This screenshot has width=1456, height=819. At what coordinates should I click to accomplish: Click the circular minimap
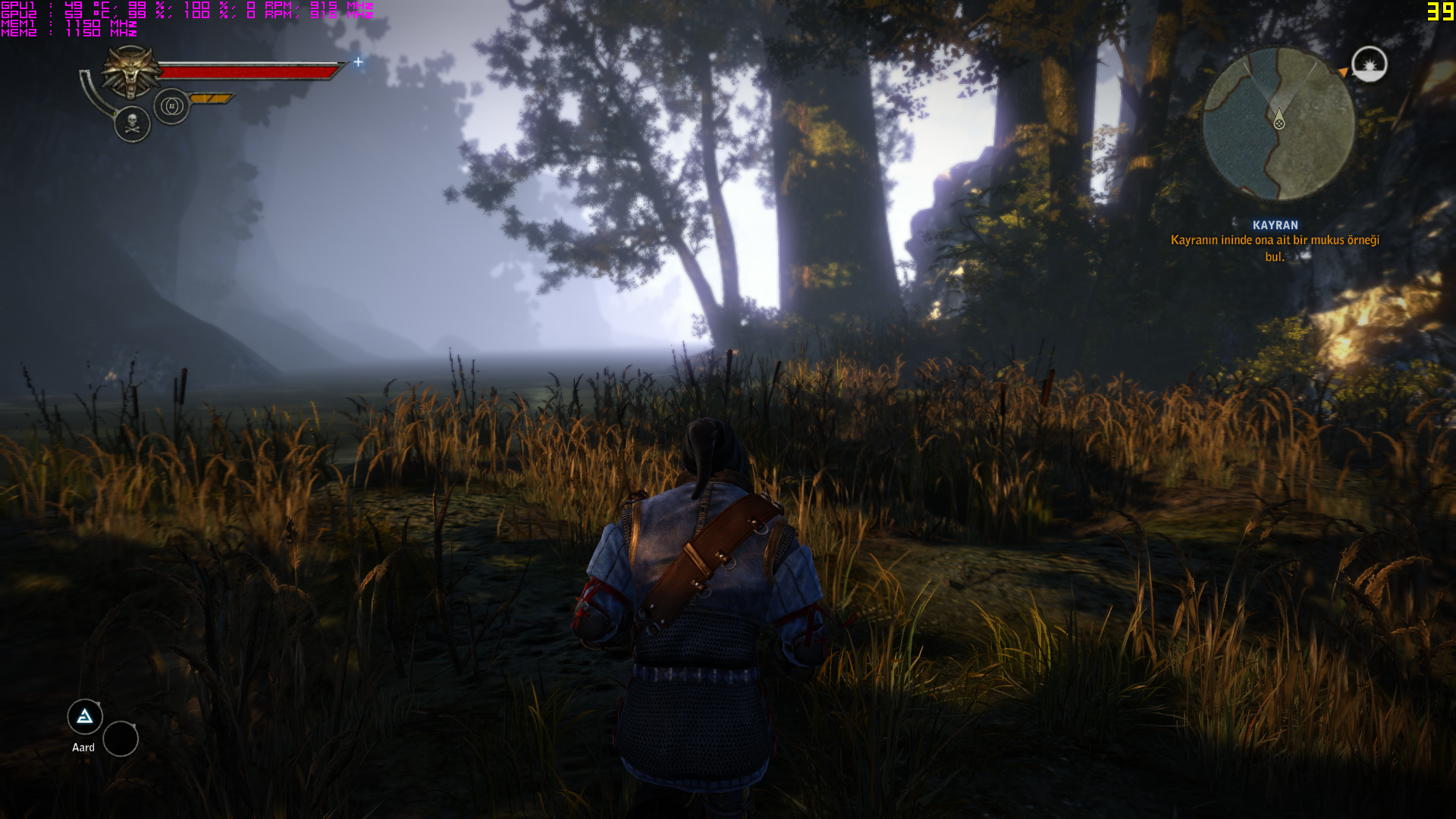[x=1279, y=124]
